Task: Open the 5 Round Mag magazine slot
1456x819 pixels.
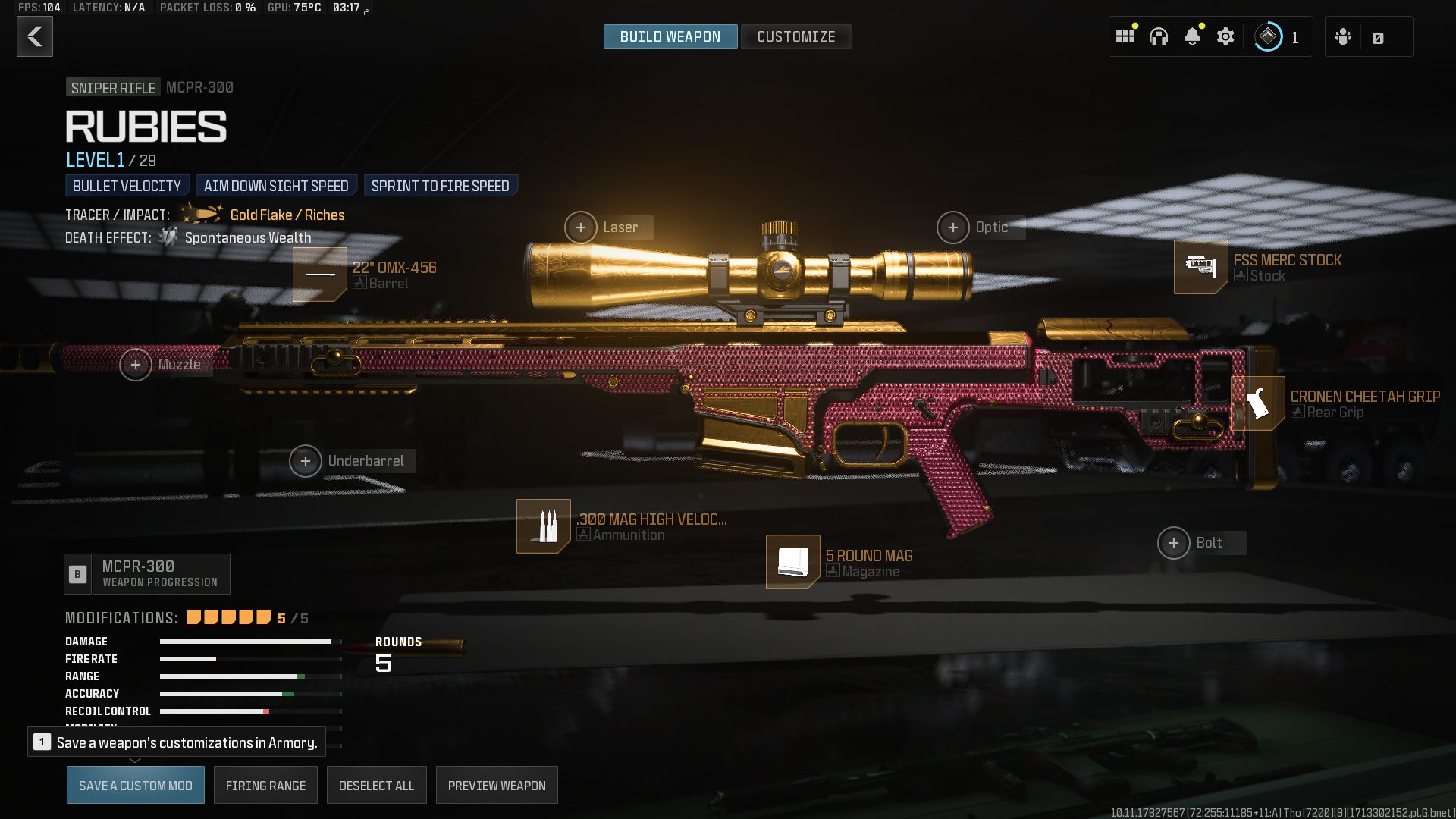Action: 793,562
